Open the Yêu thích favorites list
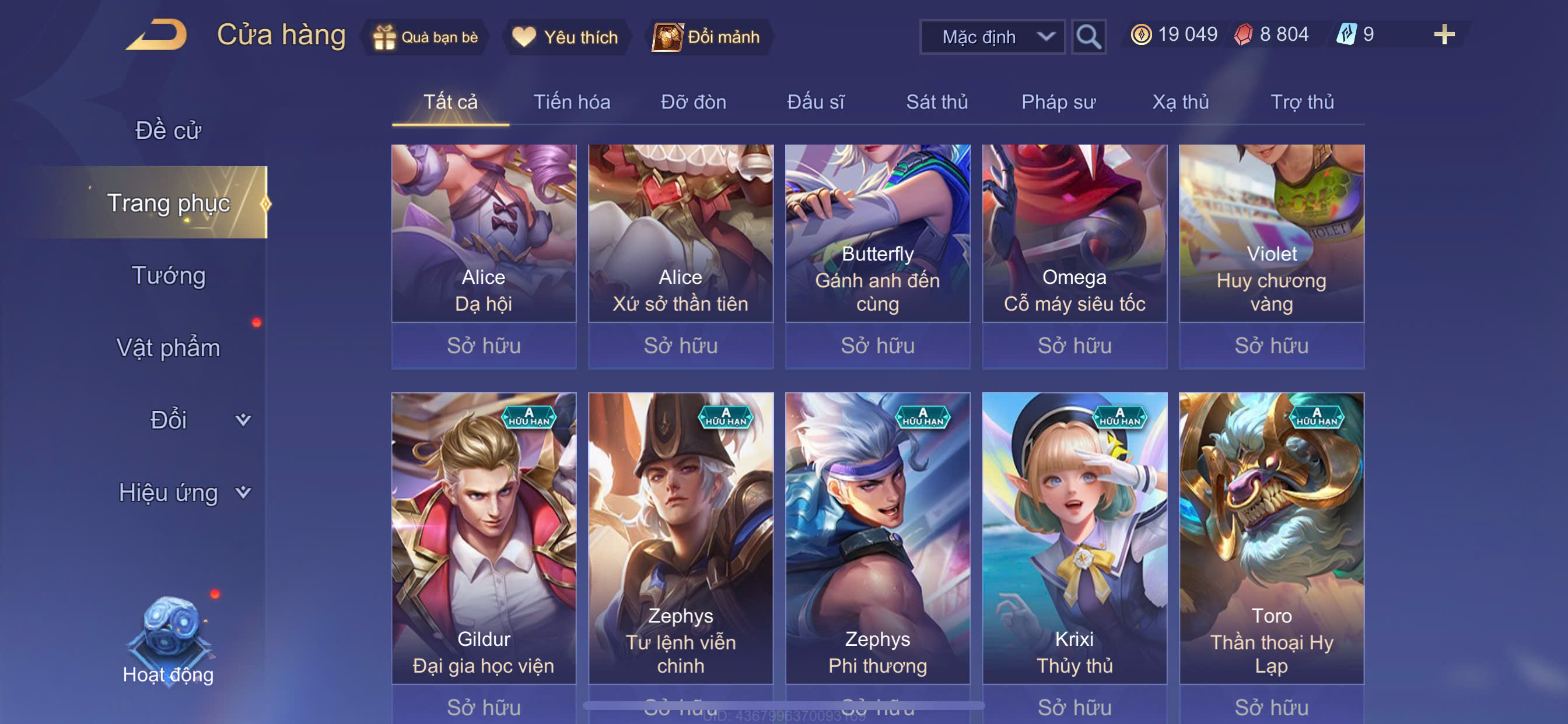Screen dimensions: 1568x724 click(x=565, y=37)
